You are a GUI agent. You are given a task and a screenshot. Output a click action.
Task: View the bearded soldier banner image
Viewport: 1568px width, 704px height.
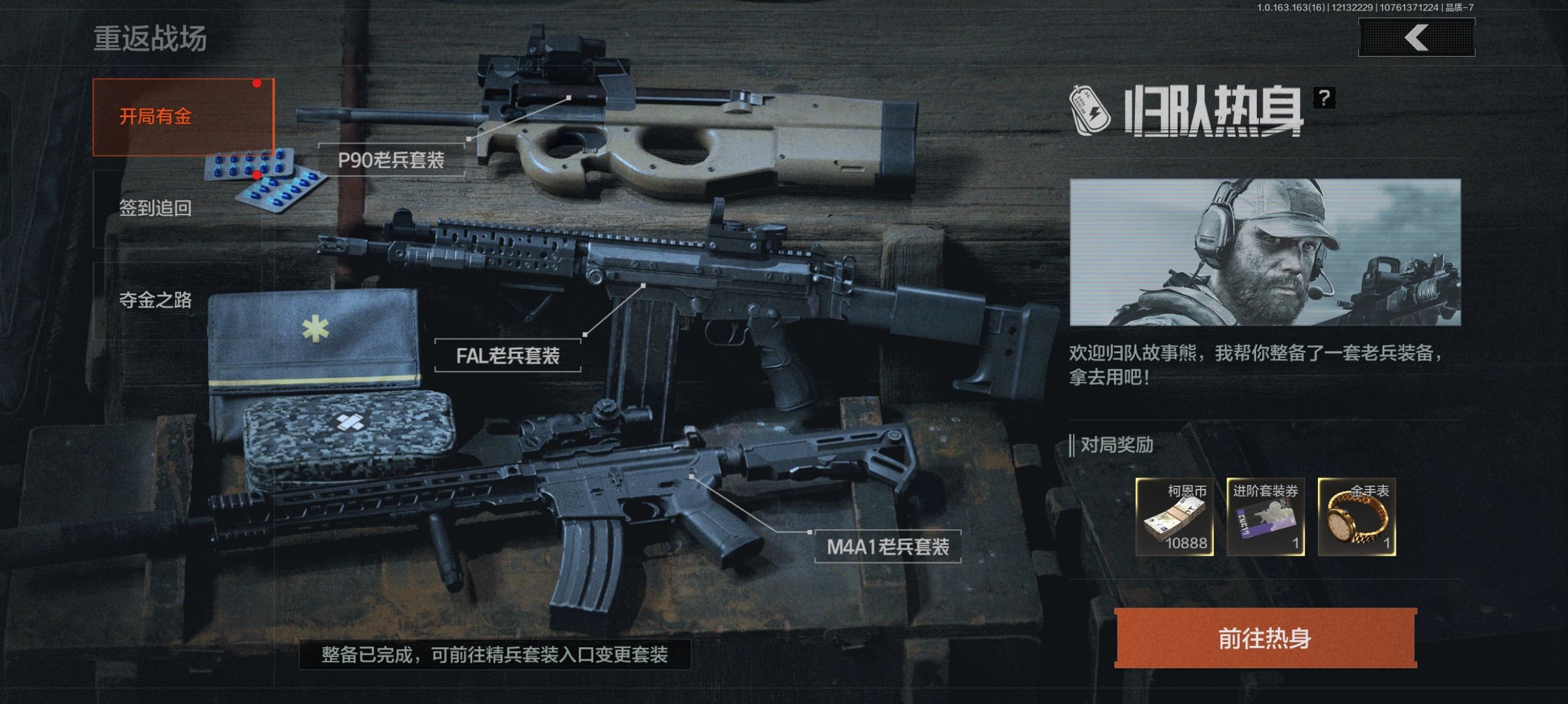pyautogui.click(x=1265, y=252)
